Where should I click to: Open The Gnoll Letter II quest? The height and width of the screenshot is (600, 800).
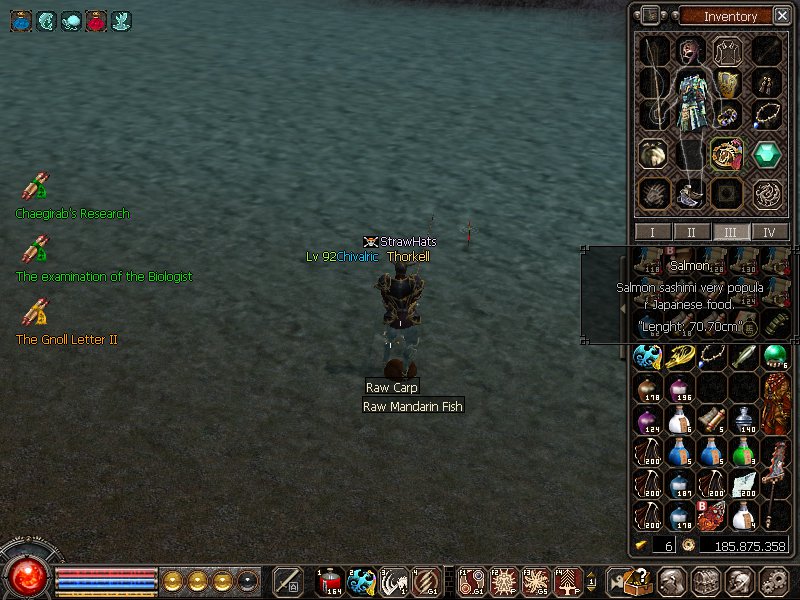pyautogui.click(x=35, y=313)
